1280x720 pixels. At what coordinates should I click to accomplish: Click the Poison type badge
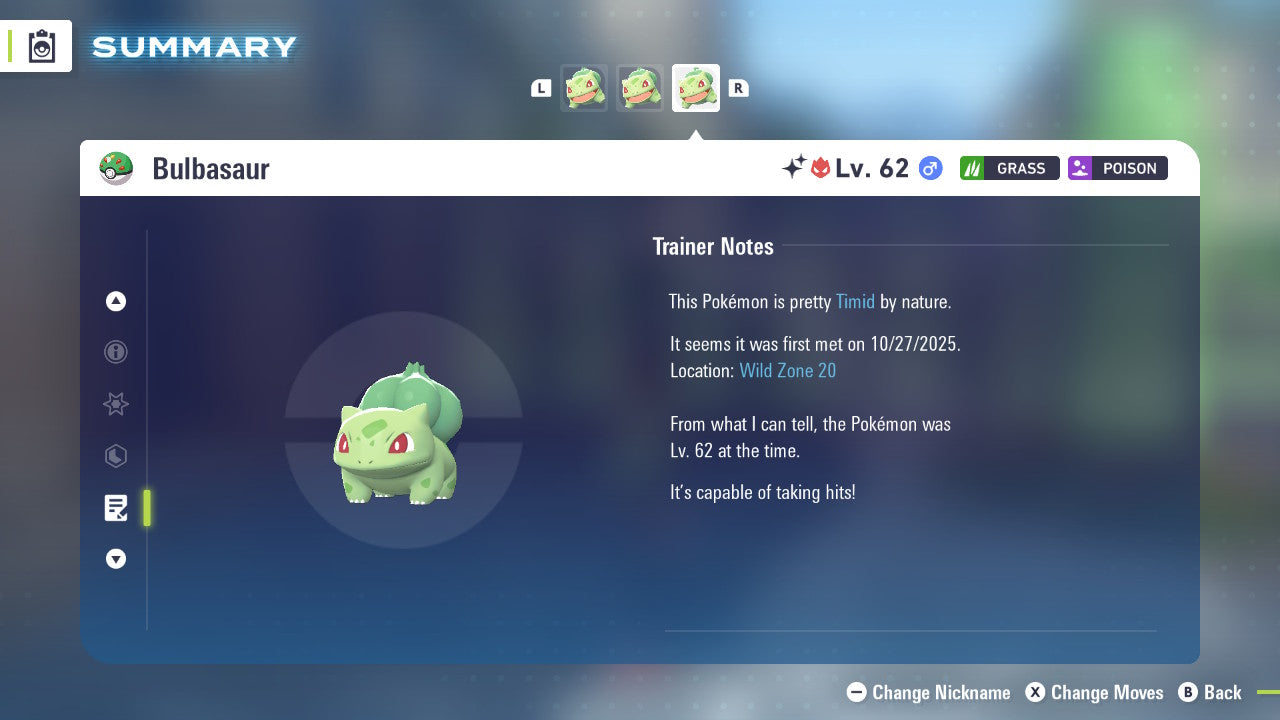click(x=1117, y=168)
